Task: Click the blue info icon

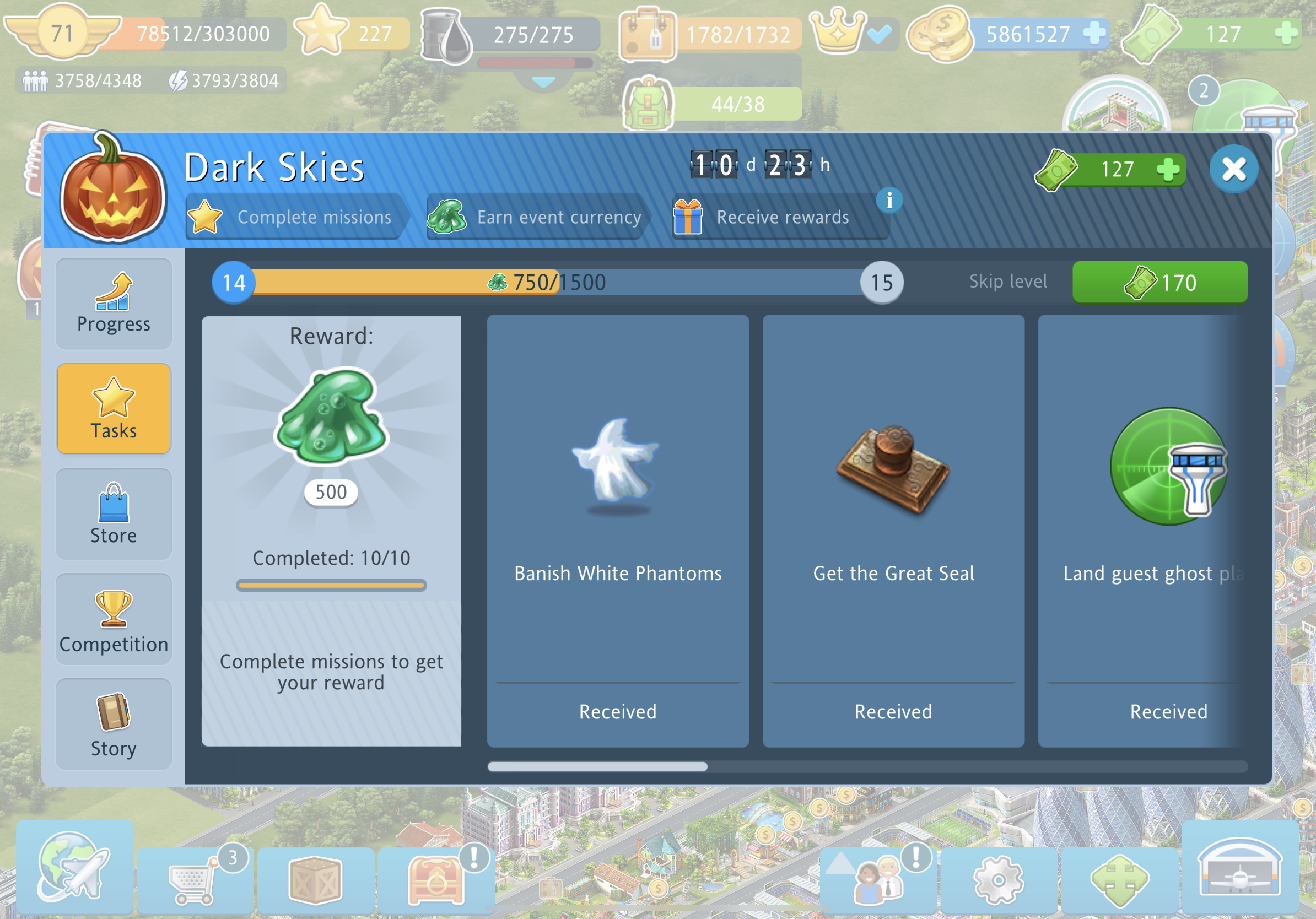Action: pos(889,201)
